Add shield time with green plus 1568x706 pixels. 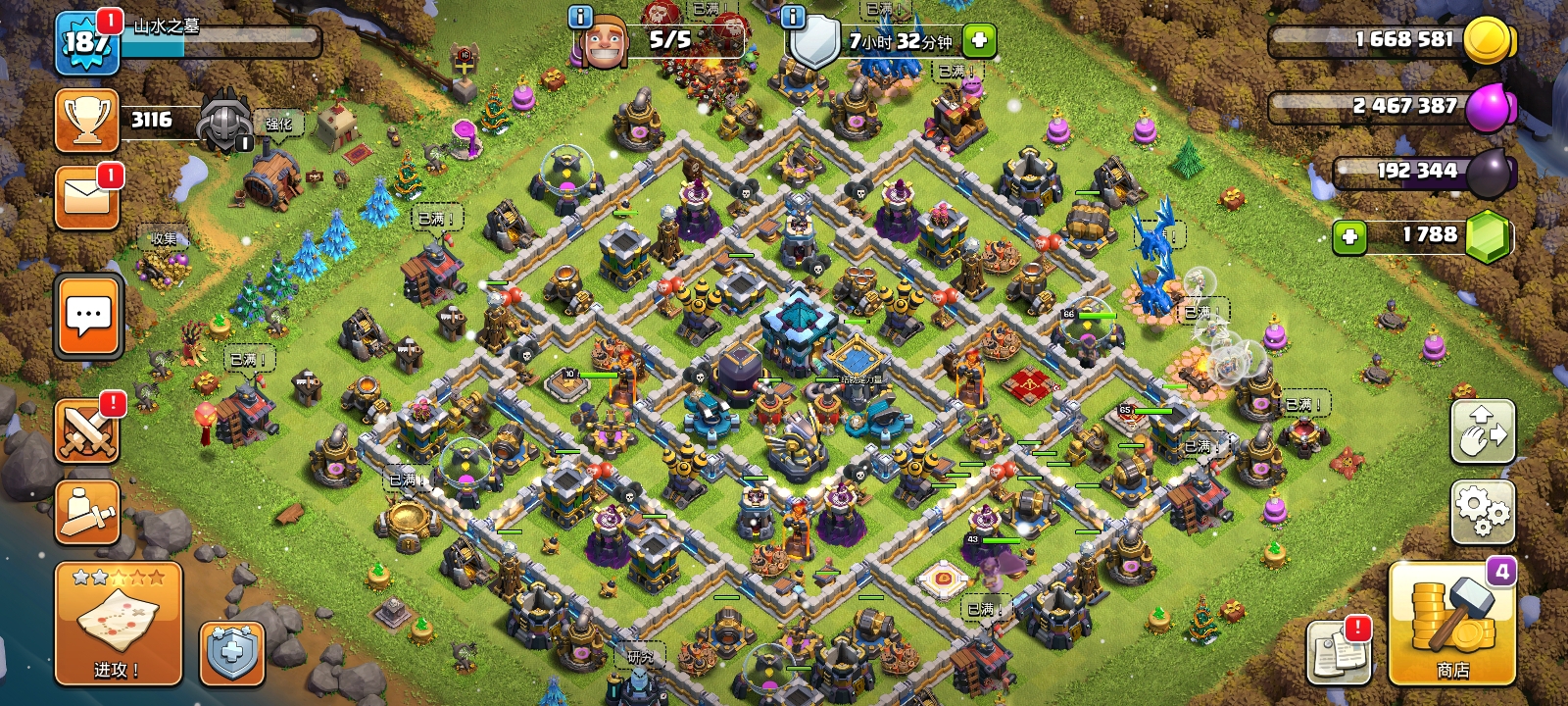click(x=979, y=40)
